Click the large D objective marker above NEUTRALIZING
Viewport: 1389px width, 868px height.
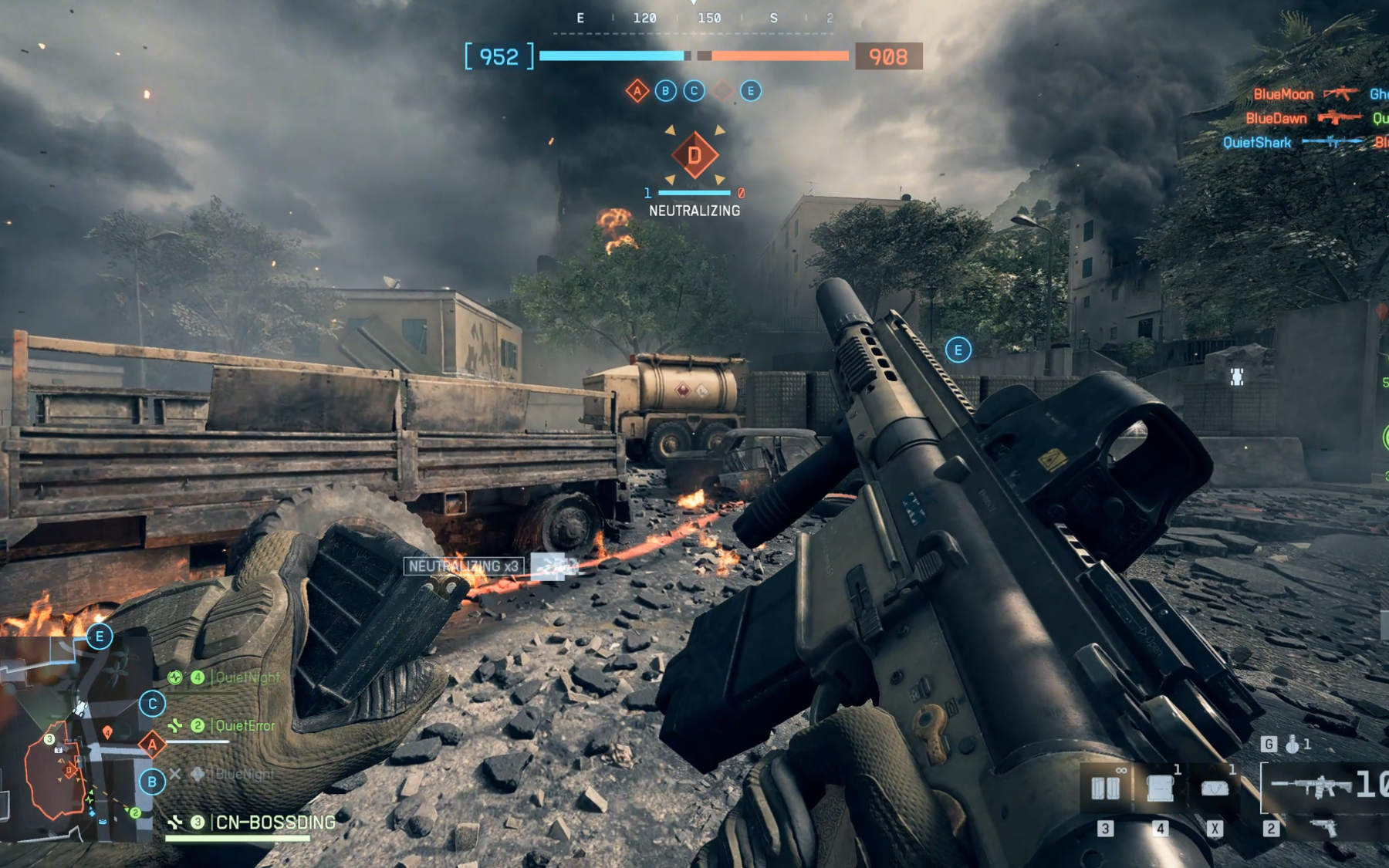pyautogui.click(x=694, y=156)
